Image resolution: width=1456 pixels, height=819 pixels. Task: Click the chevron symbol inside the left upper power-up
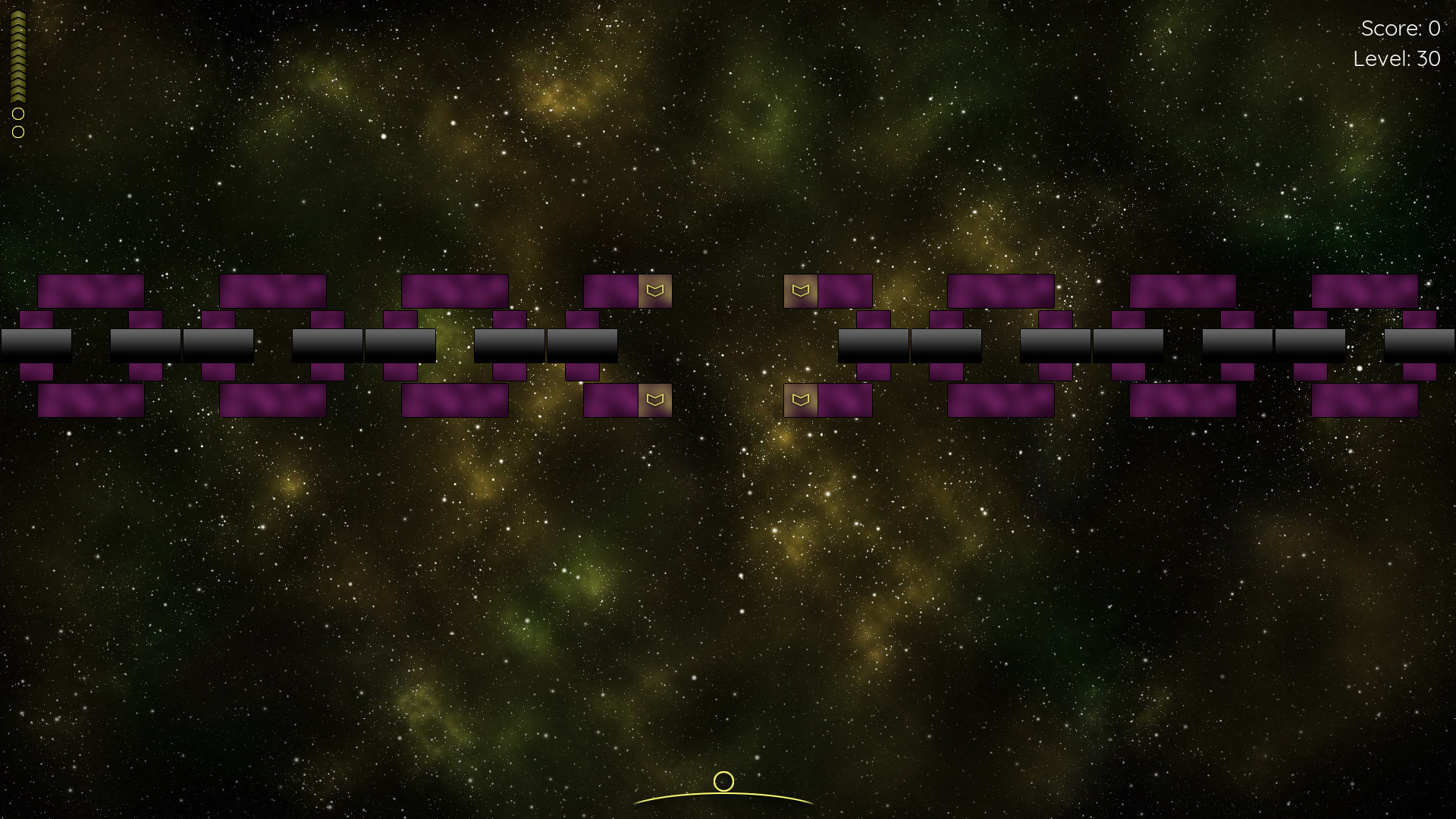(x=654, y=289)
